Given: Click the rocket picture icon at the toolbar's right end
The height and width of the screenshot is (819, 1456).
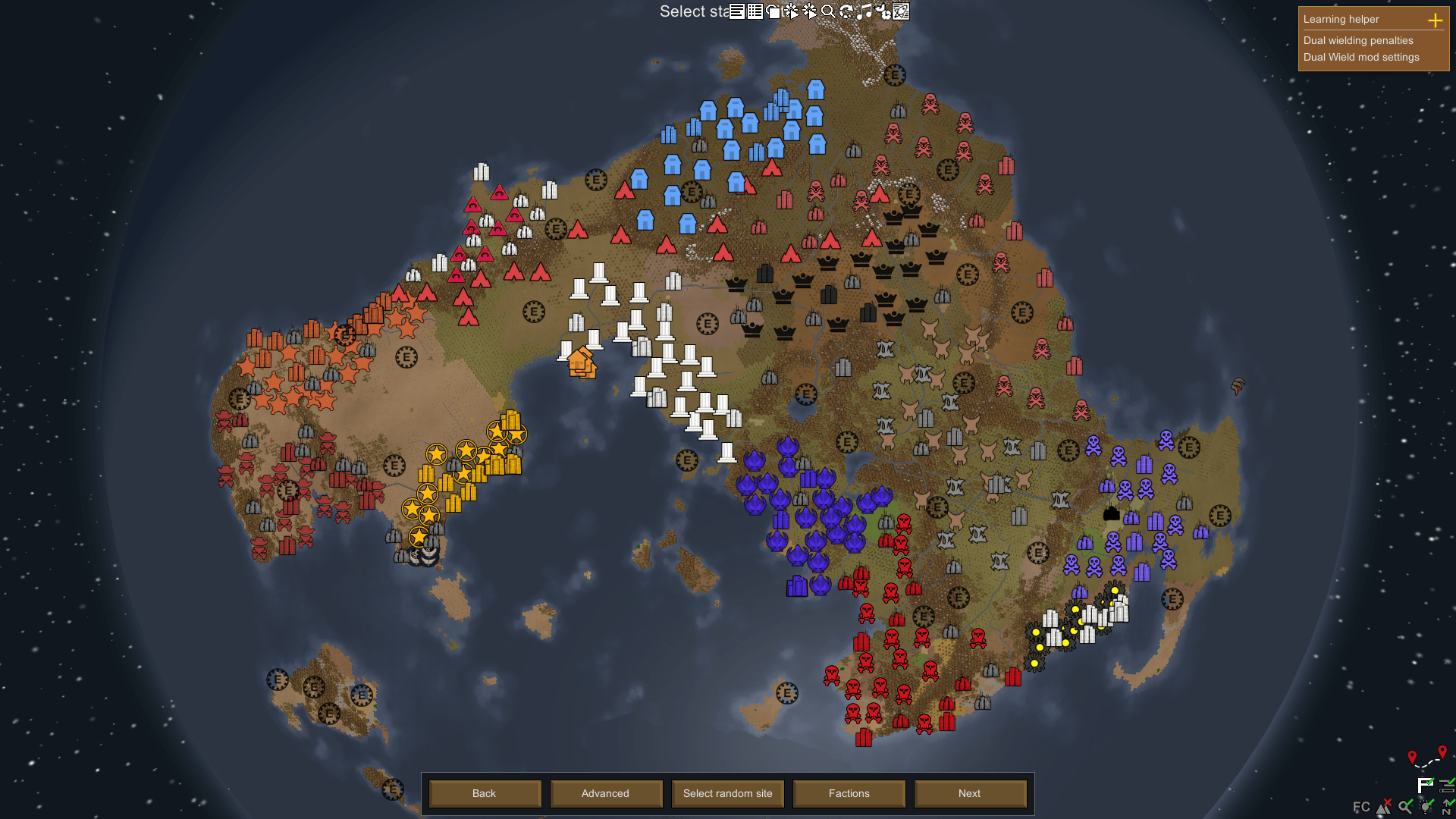Looking at the screenshot, I should [900, 11].
